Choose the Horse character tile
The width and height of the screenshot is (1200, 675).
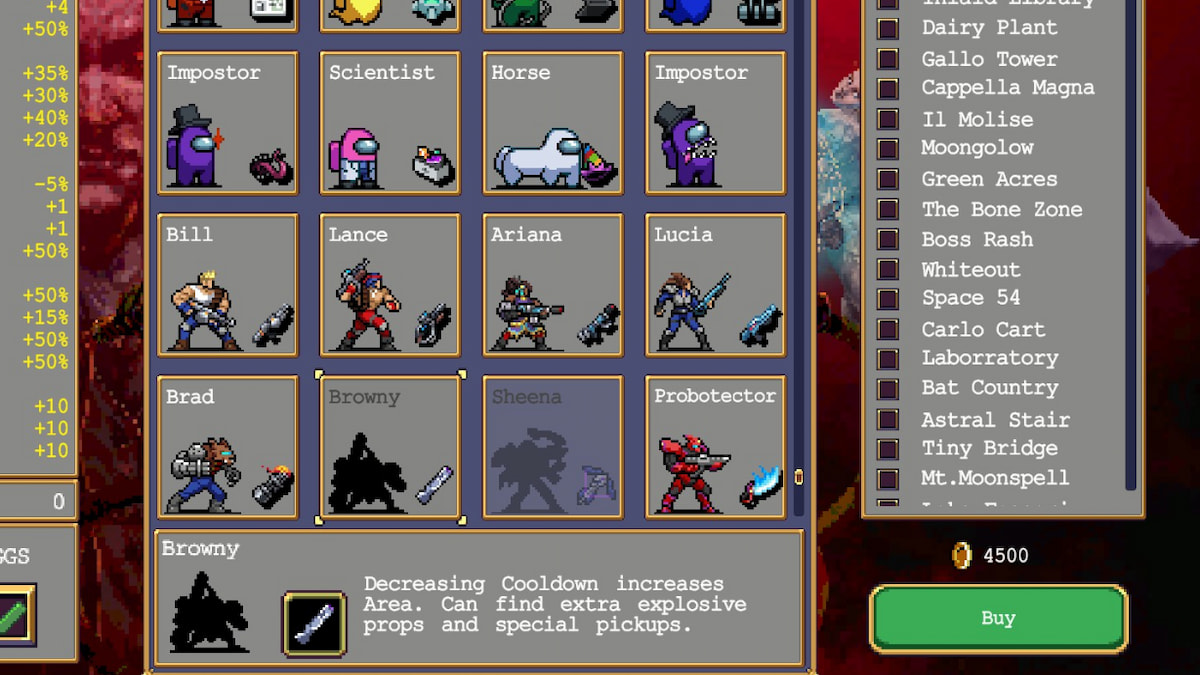[553, 122]
